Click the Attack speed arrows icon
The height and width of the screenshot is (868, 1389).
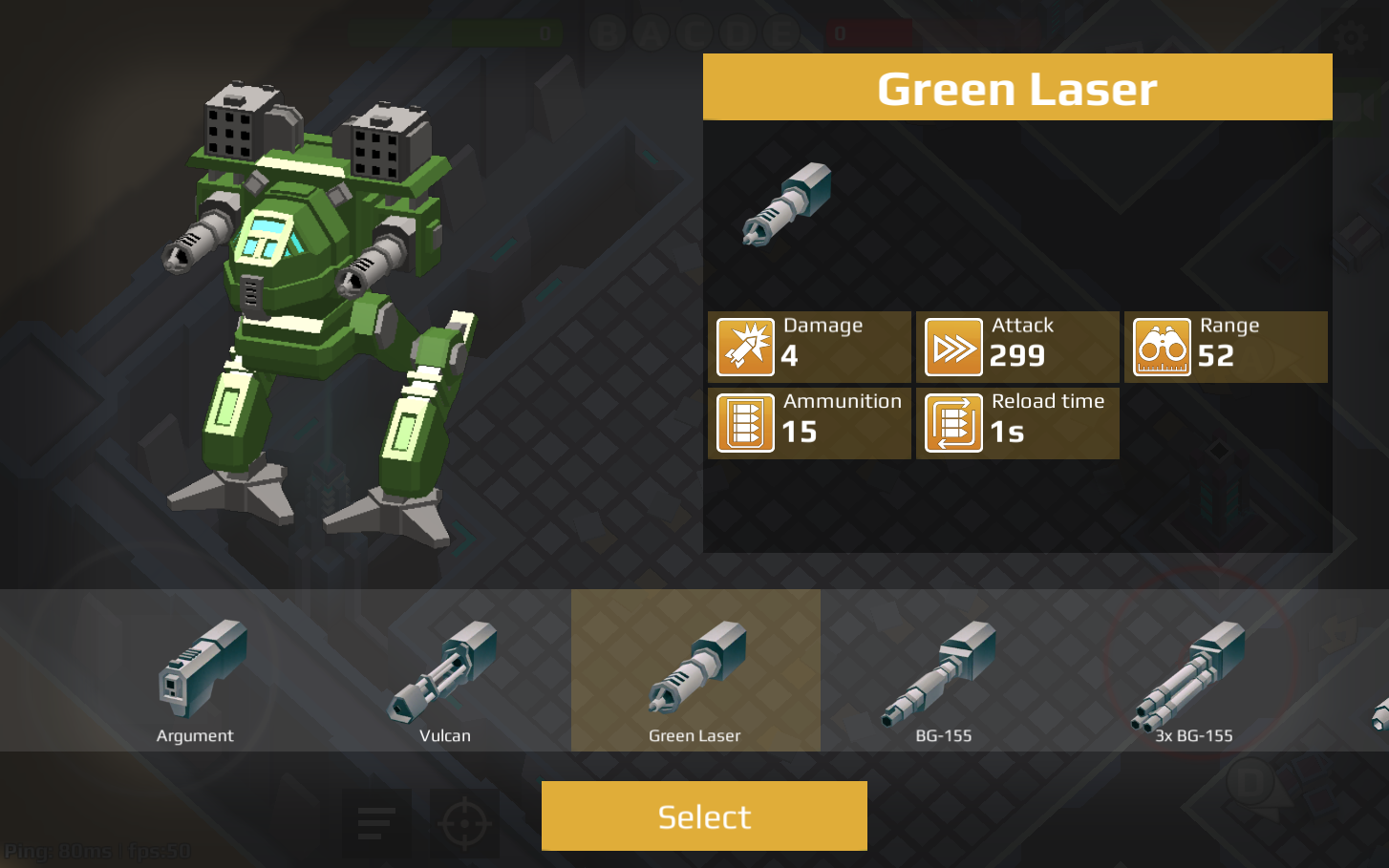(952, 347)
